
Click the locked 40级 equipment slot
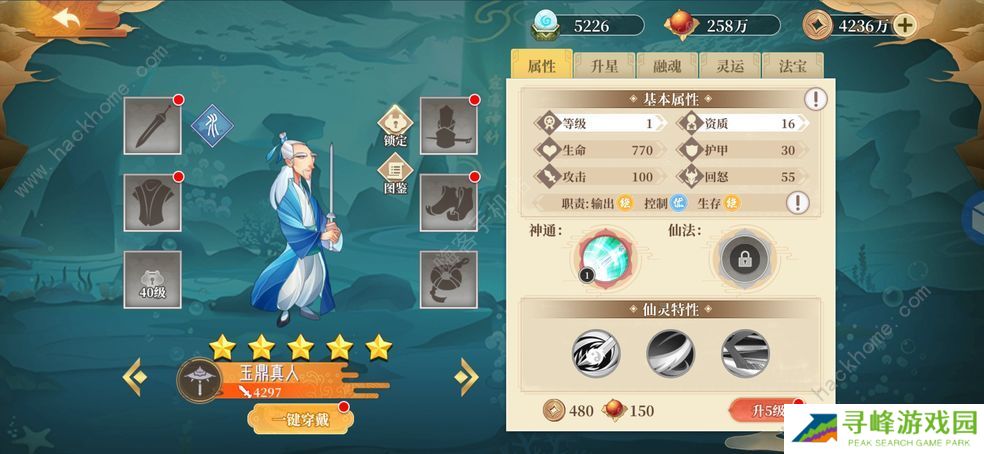pyautogui.click(x=152, y=280)
